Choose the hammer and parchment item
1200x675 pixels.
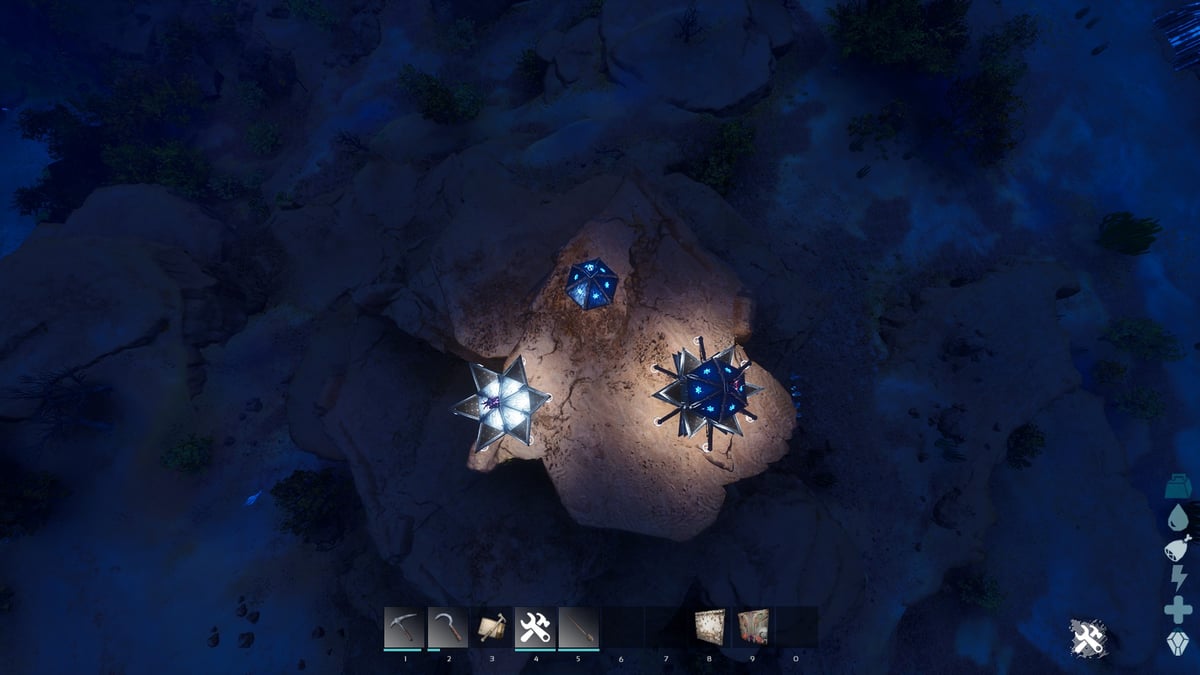coord(491,627)
